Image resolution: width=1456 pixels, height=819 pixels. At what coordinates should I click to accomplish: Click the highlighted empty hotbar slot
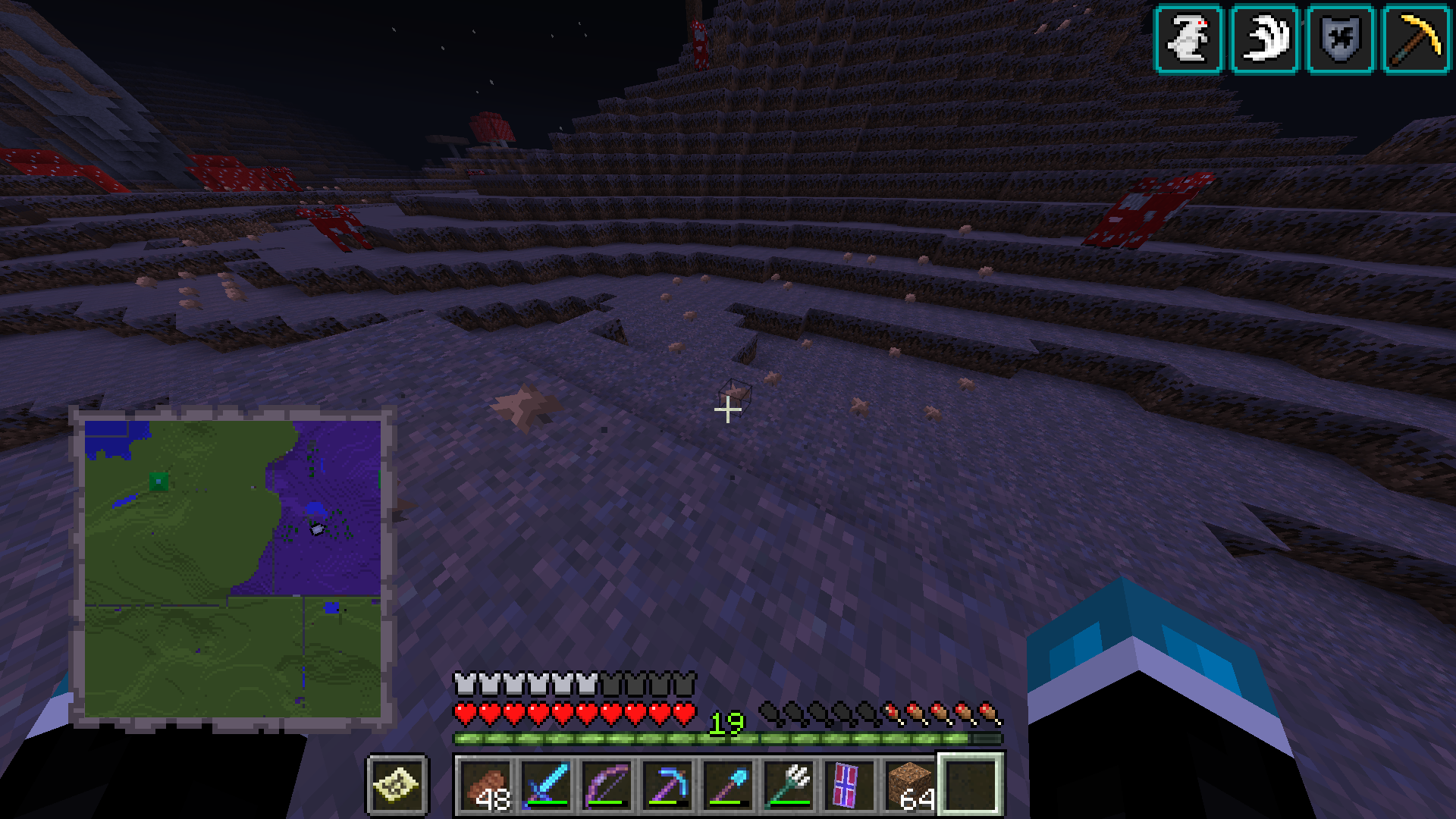coord(971,785)
